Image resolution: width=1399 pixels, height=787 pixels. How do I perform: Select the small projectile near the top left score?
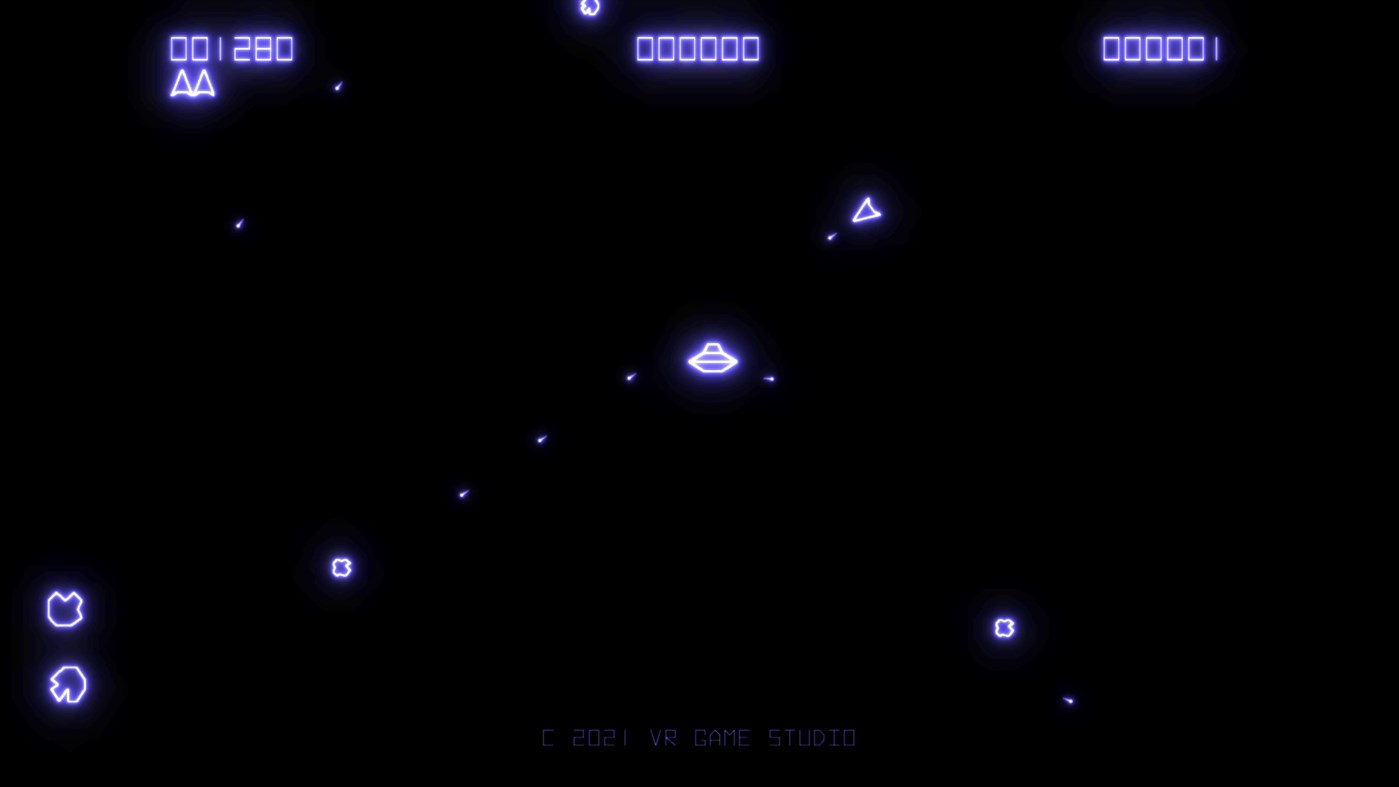click(x=338, y=86)
